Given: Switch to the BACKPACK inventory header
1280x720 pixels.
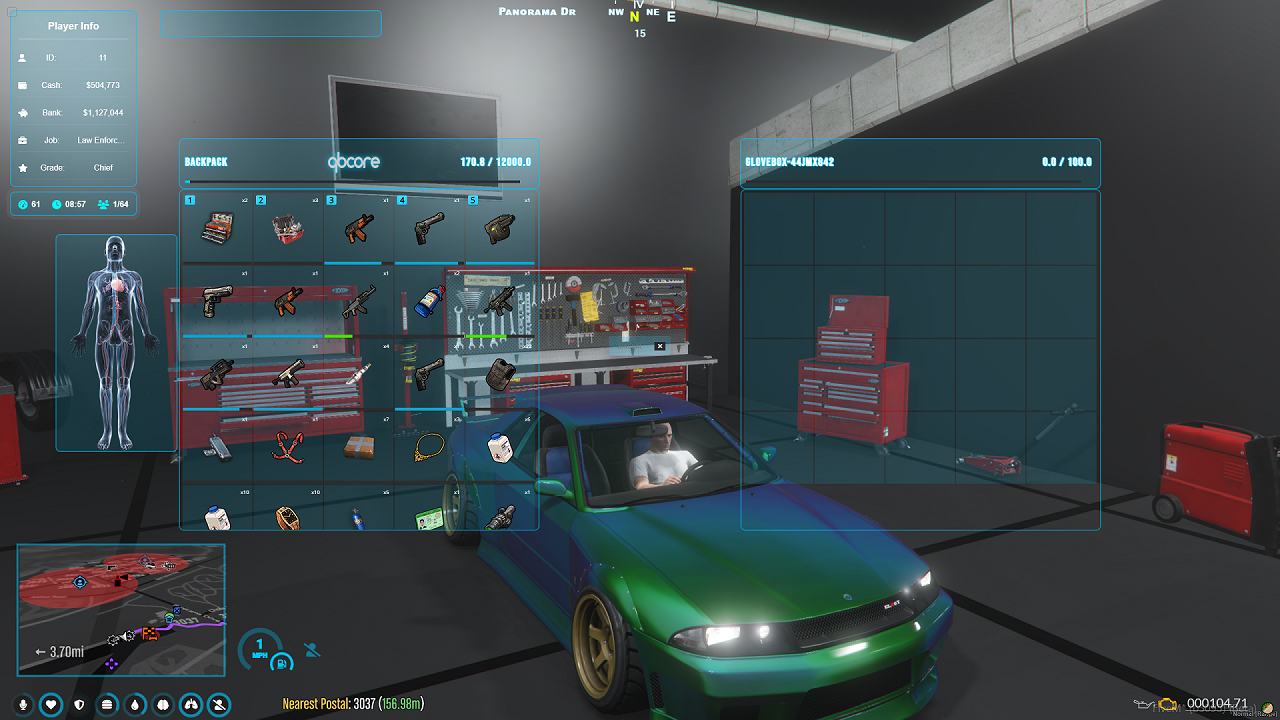Looking at the screenshot, I should [205, 161].
